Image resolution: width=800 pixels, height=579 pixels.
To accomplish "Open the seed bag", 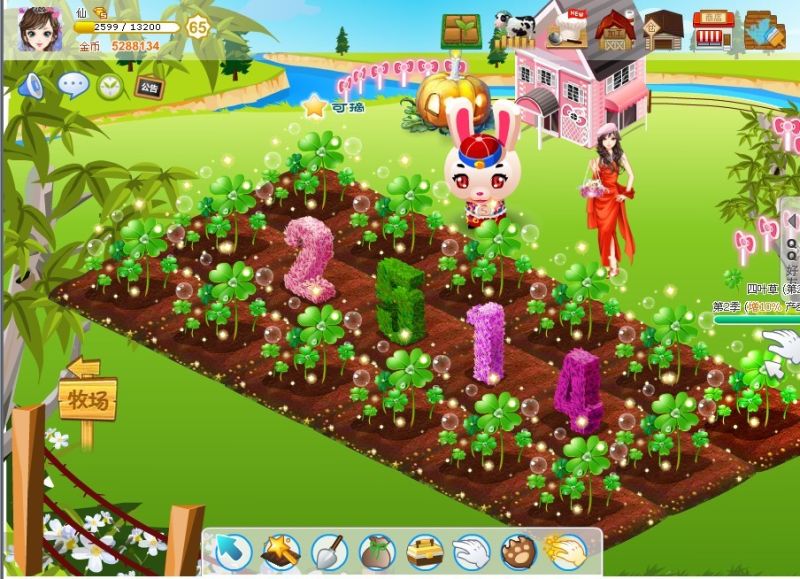I will pyautogui.click(x=377, y=551).
